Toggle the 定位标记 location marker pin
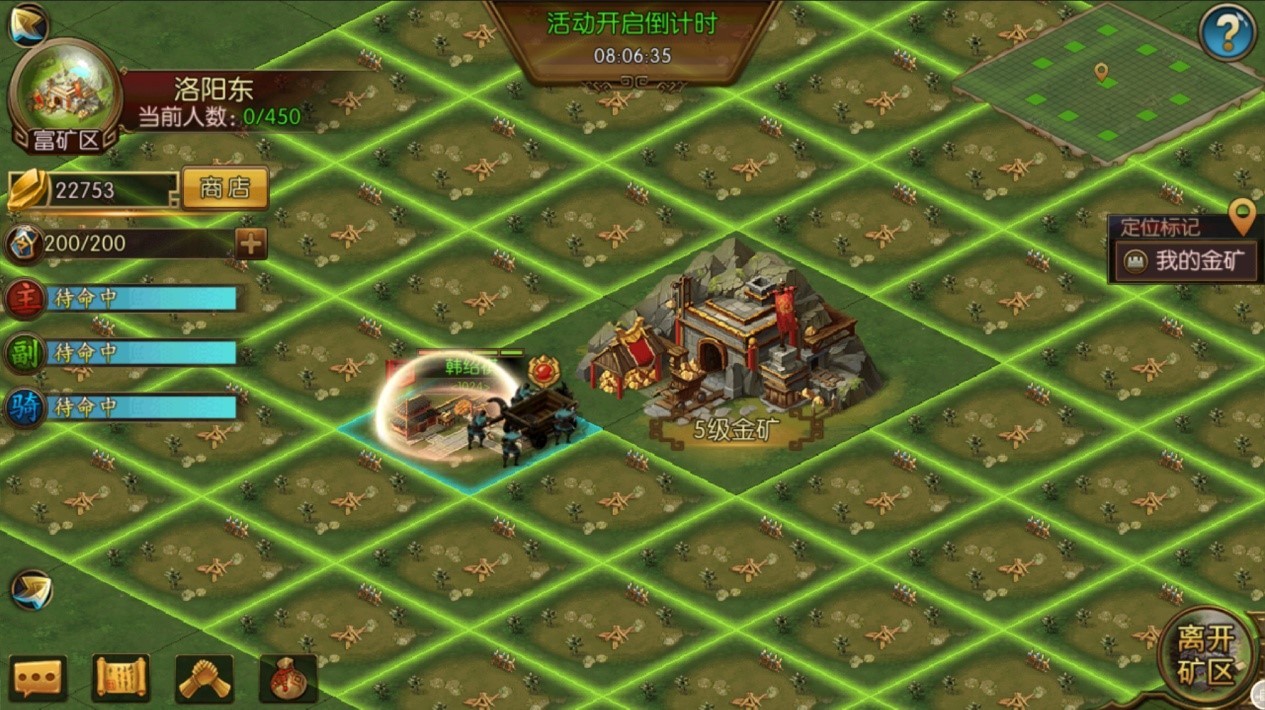1265x710 pixels. click(x=1241, y=213)
